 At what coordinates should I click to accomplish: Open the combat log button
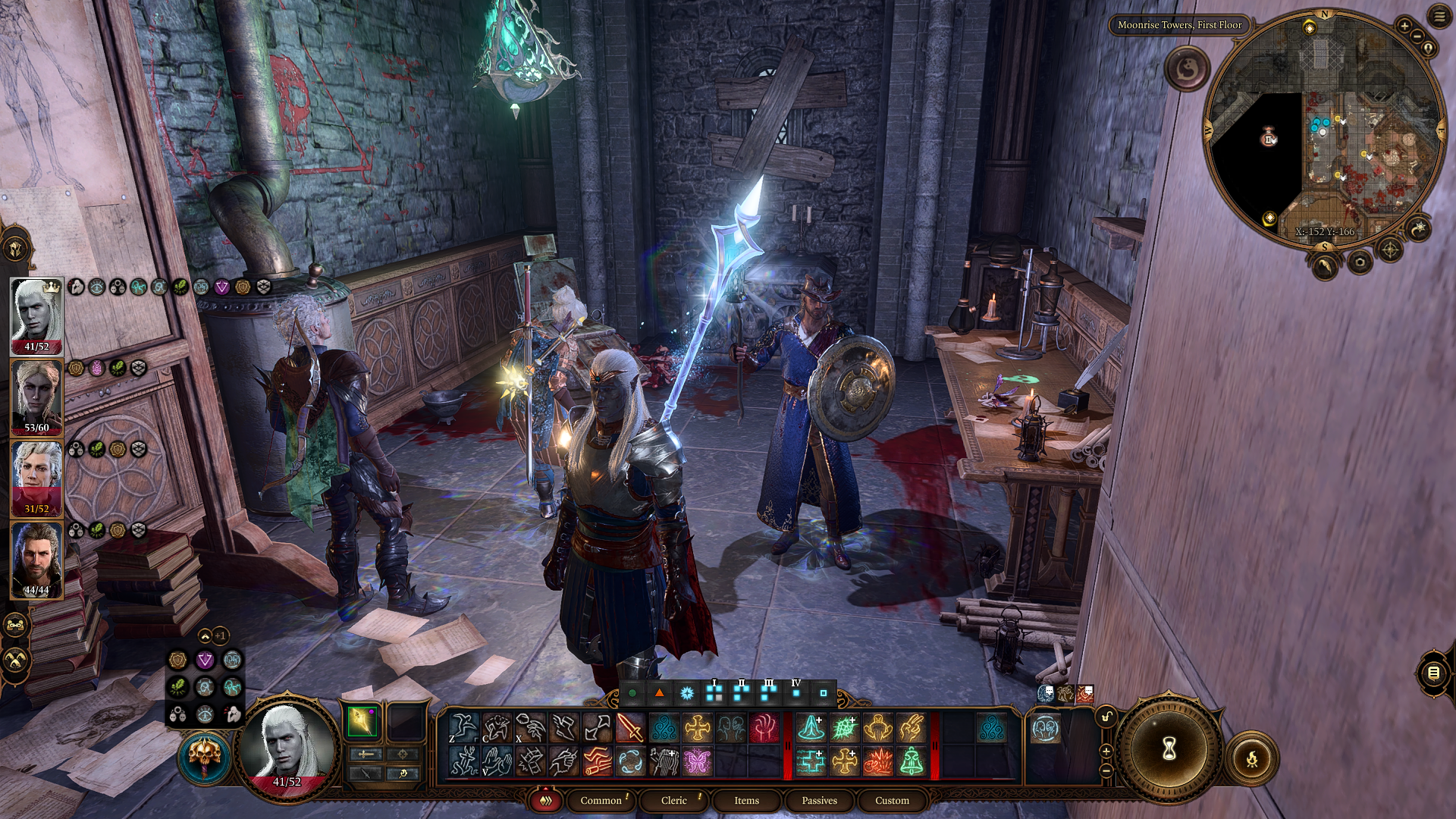[1433, 673]
